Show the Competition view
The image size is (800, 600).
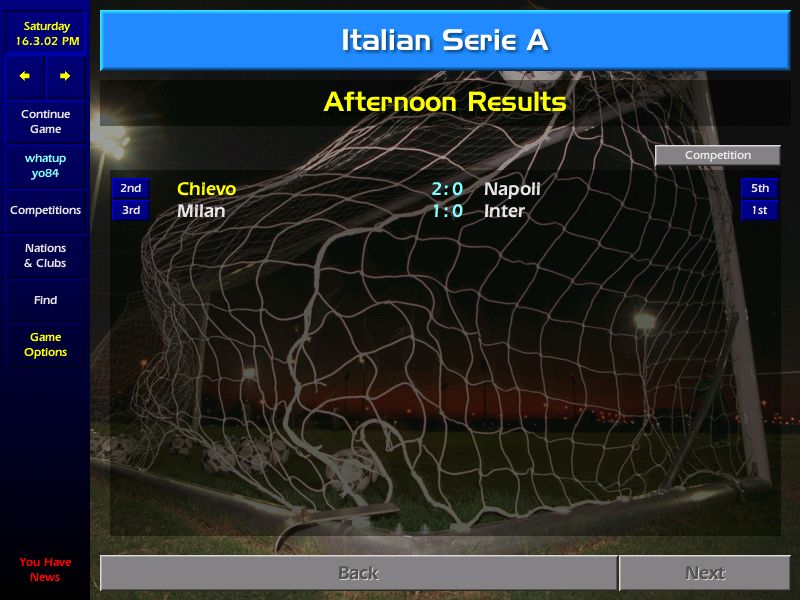click(x=717, y=156)
